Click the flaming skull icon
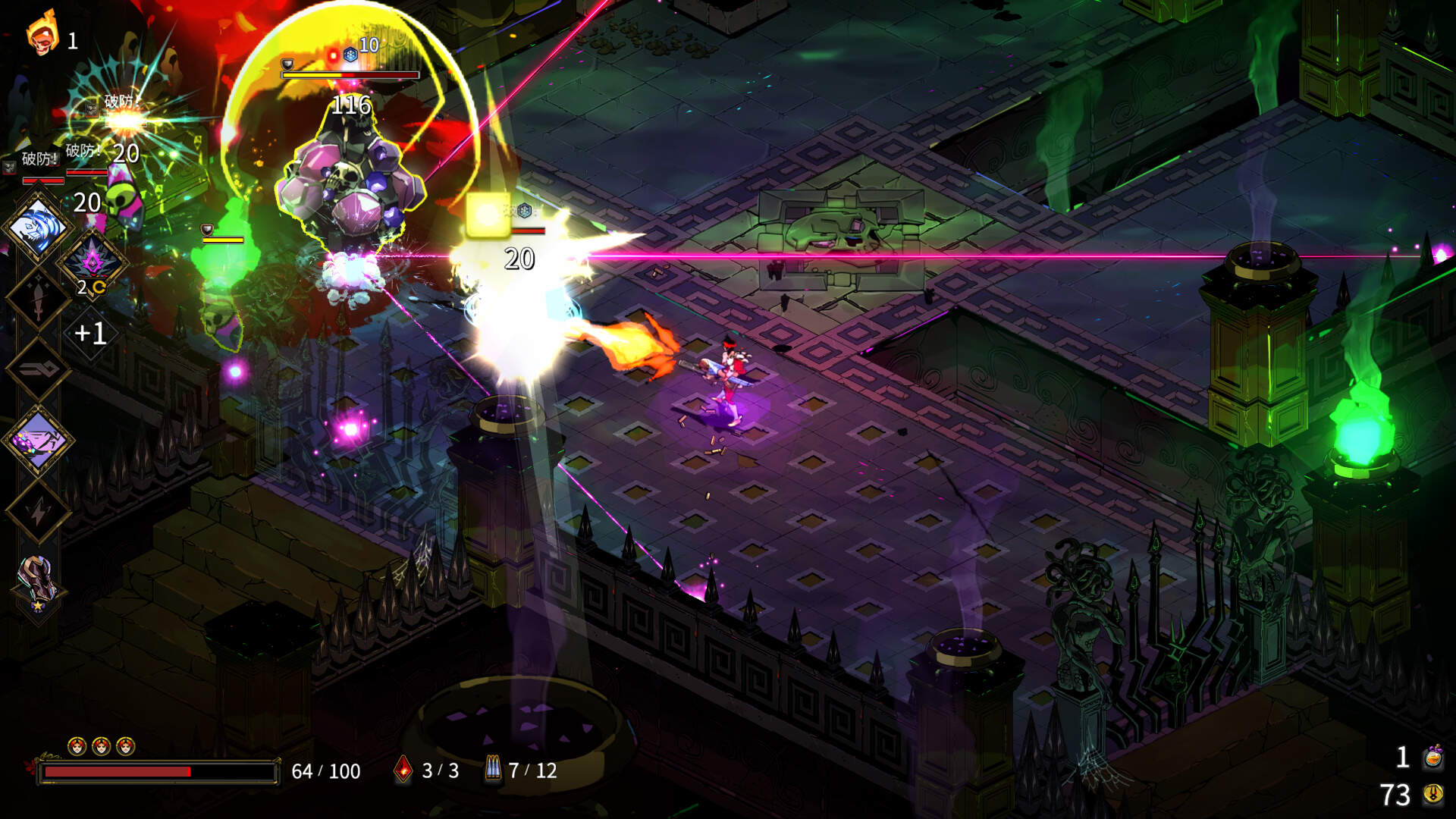1456x819 pixels. tap(42, 34)
